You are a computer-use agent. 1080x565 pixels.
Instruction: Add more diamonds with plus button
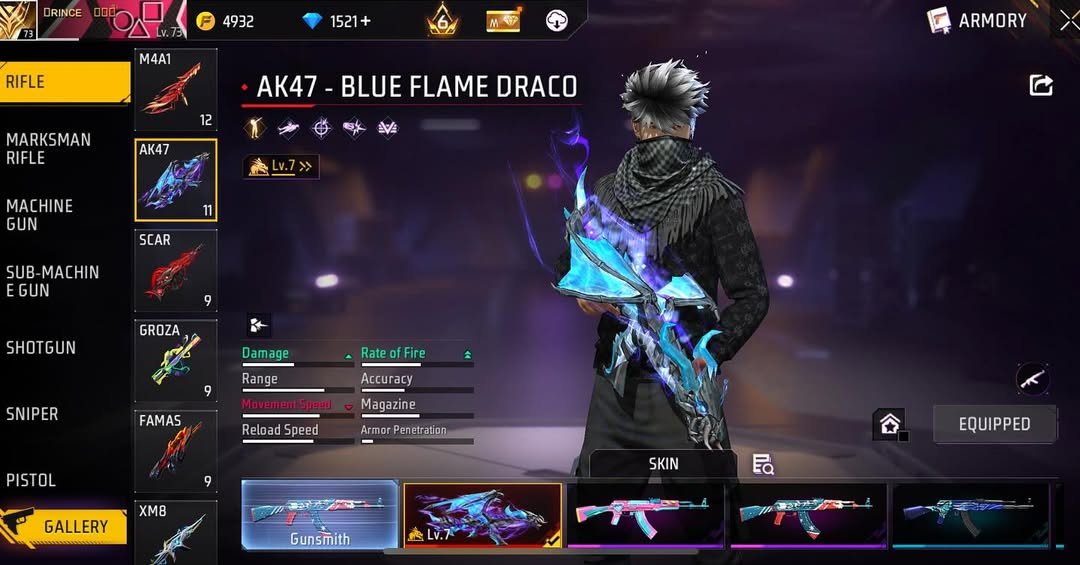point(365,21)
